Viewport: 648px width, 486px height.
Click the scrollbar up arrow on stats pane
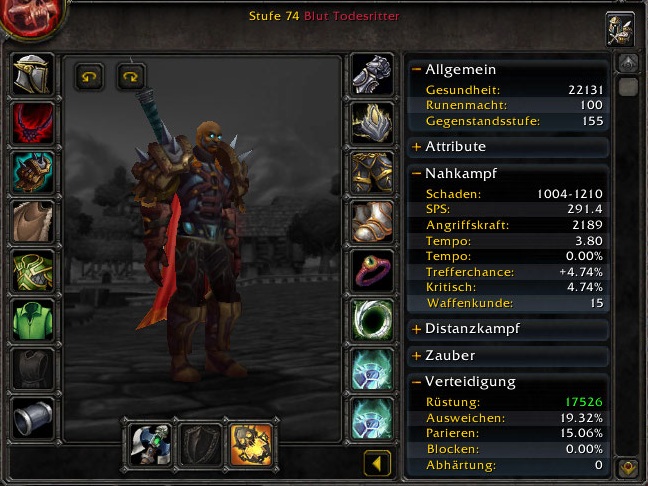629,63
